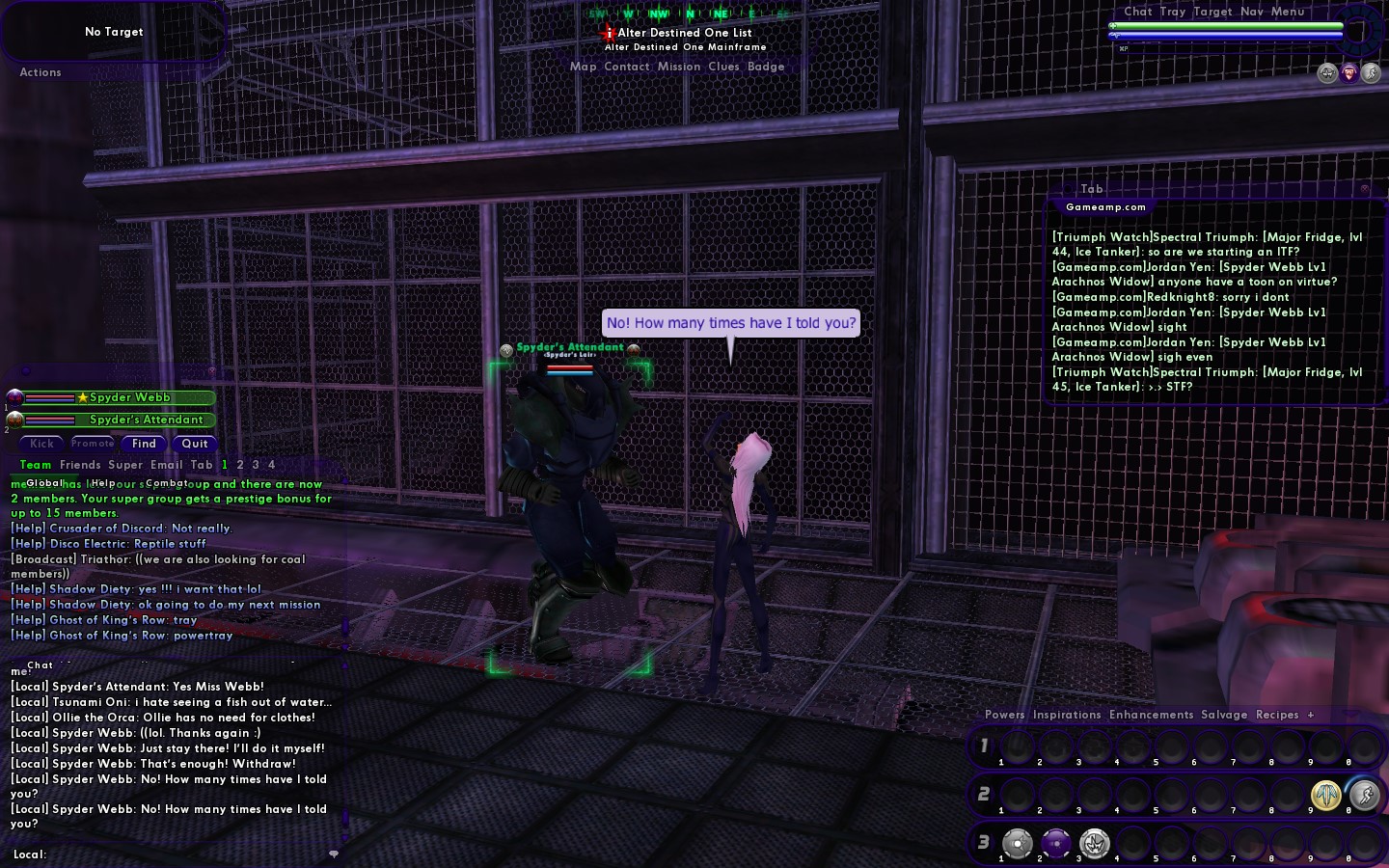The width and height of the screenshot is (1389, 868).
Task: Open the Clues window
Action: (x=723, y=67)
